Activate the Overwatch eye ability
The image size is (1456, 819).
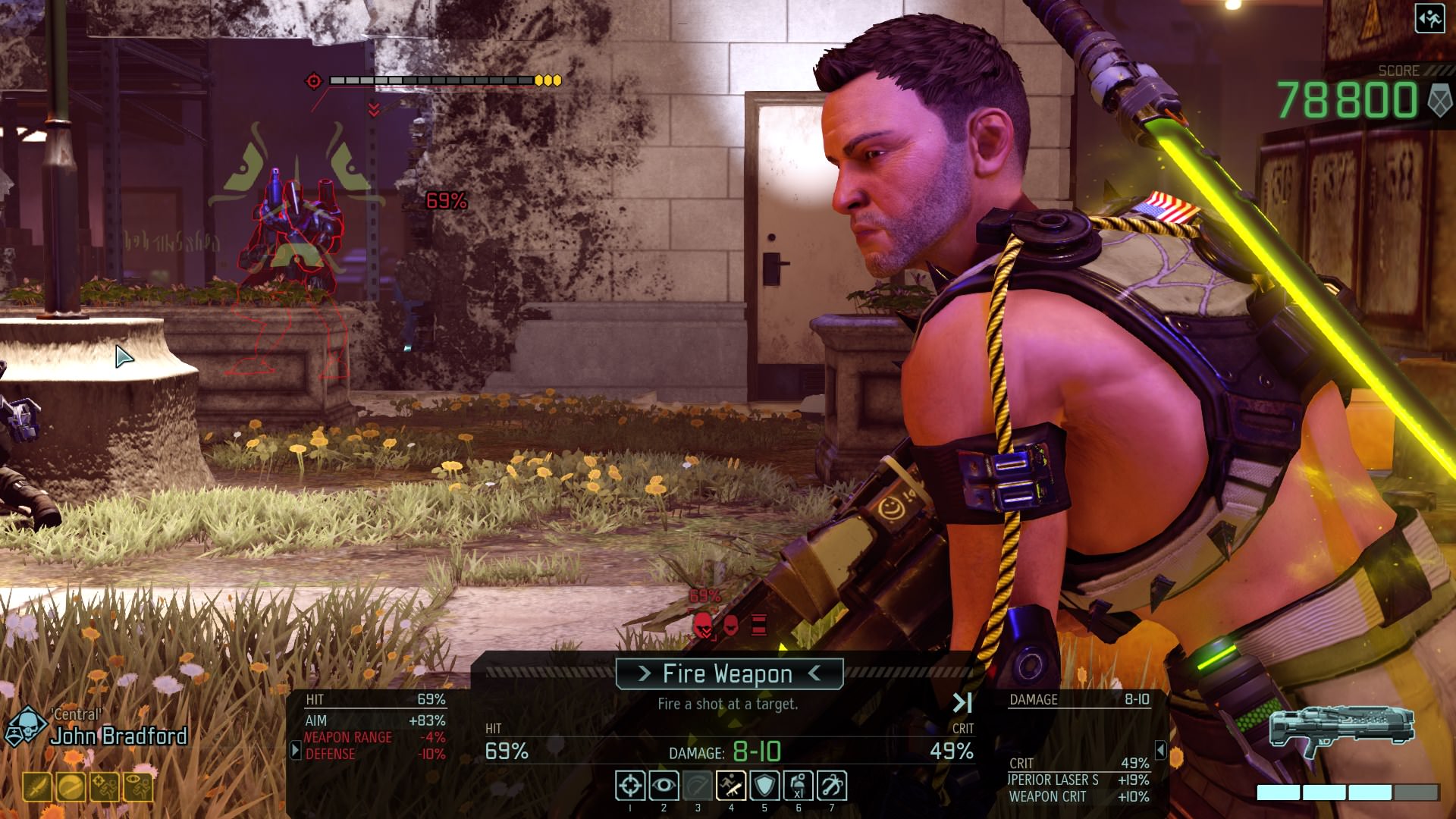(x=664, y=786)
